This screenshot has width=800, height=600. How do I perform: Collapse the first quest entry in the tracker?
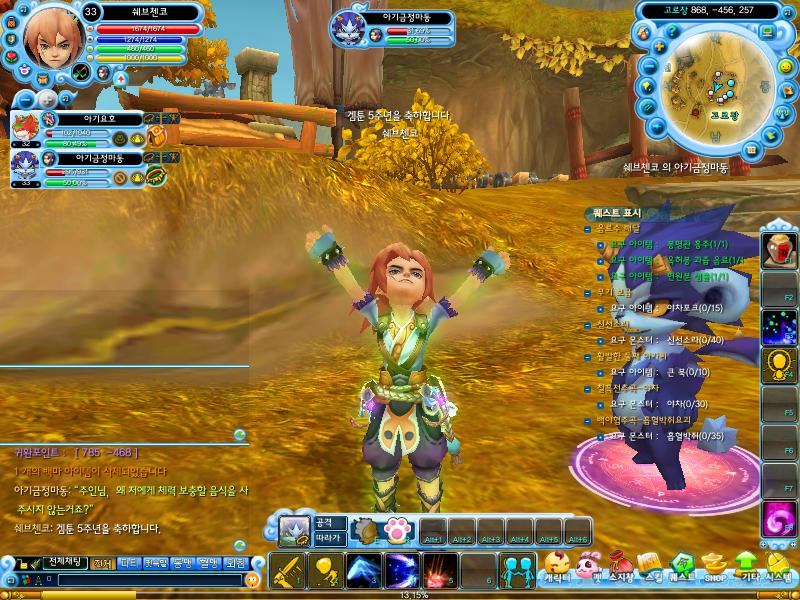point(588,228)
